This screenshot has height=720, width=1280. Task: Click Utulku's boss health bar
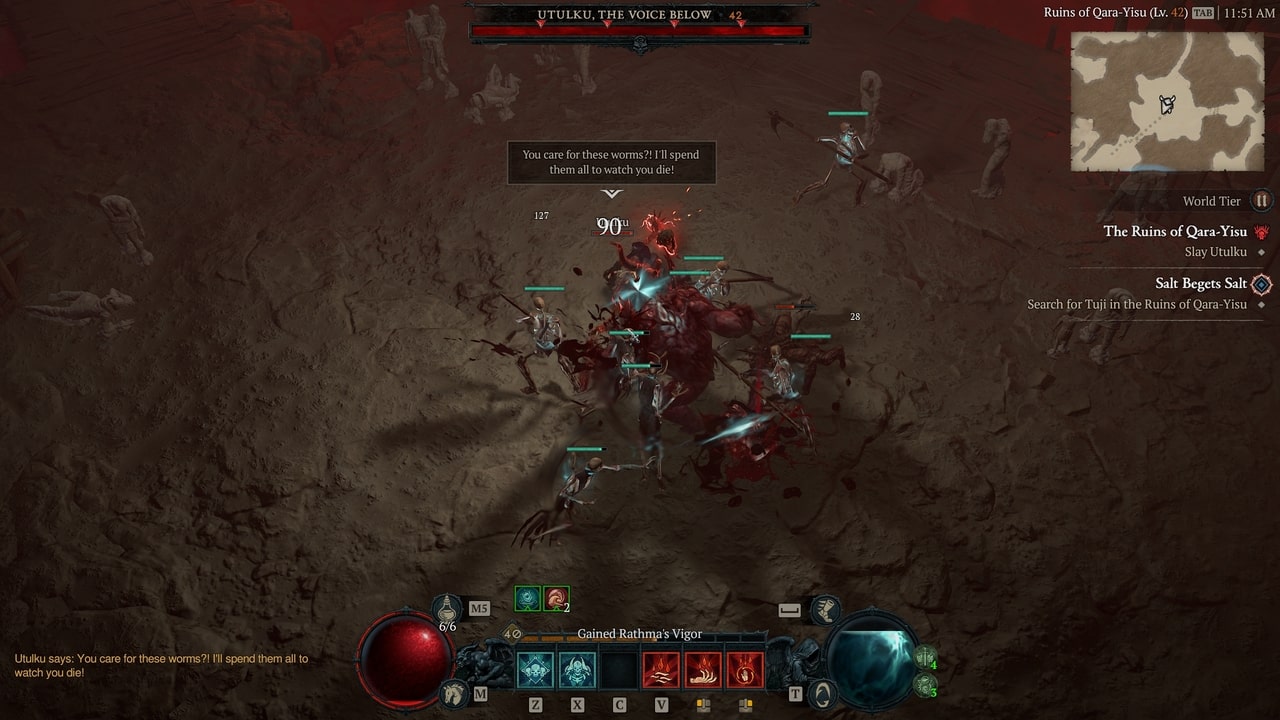pos(640,30)
